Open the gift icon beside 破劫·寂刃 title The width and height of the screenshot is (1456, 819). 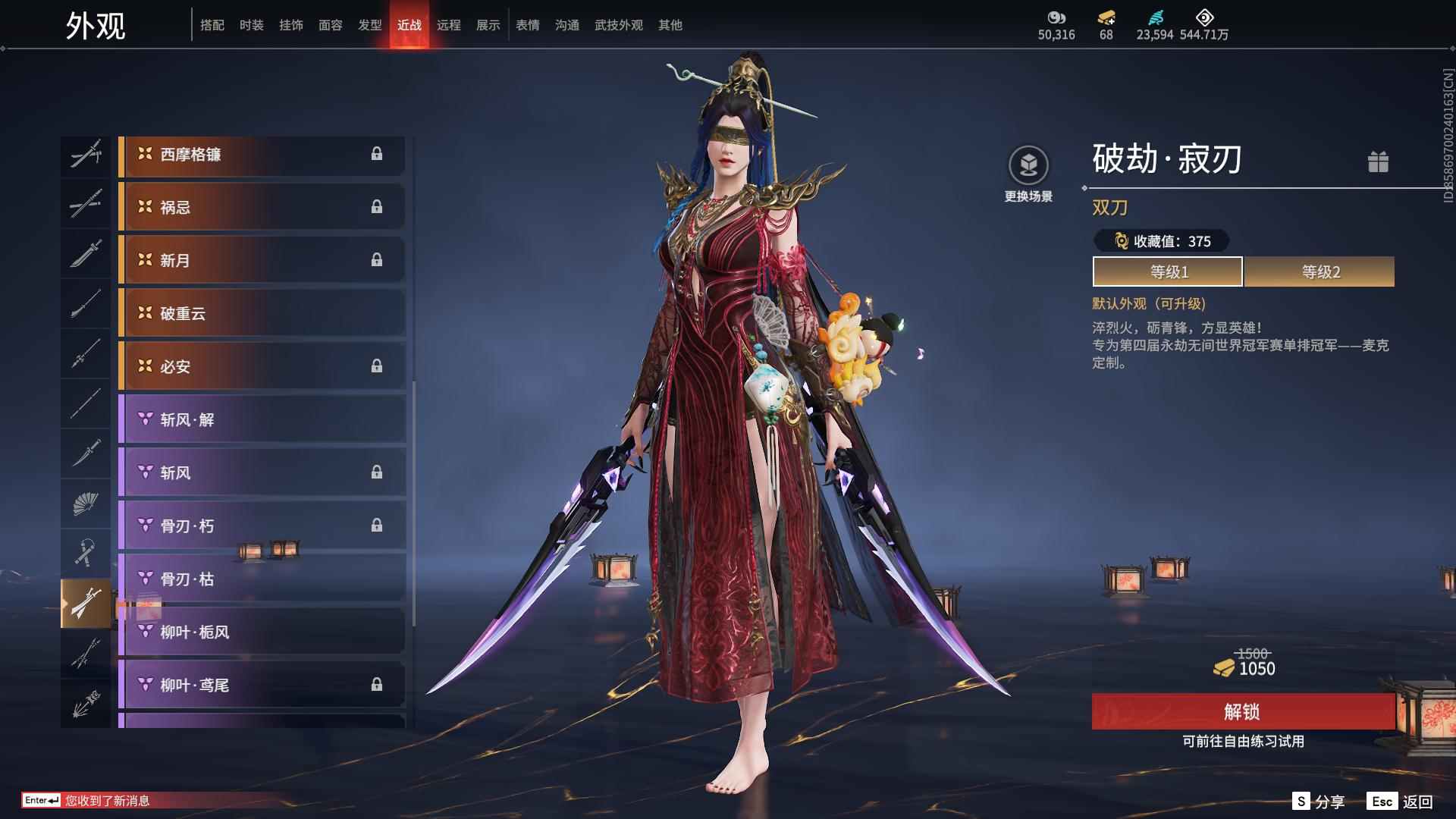[x=1379, y=162]
